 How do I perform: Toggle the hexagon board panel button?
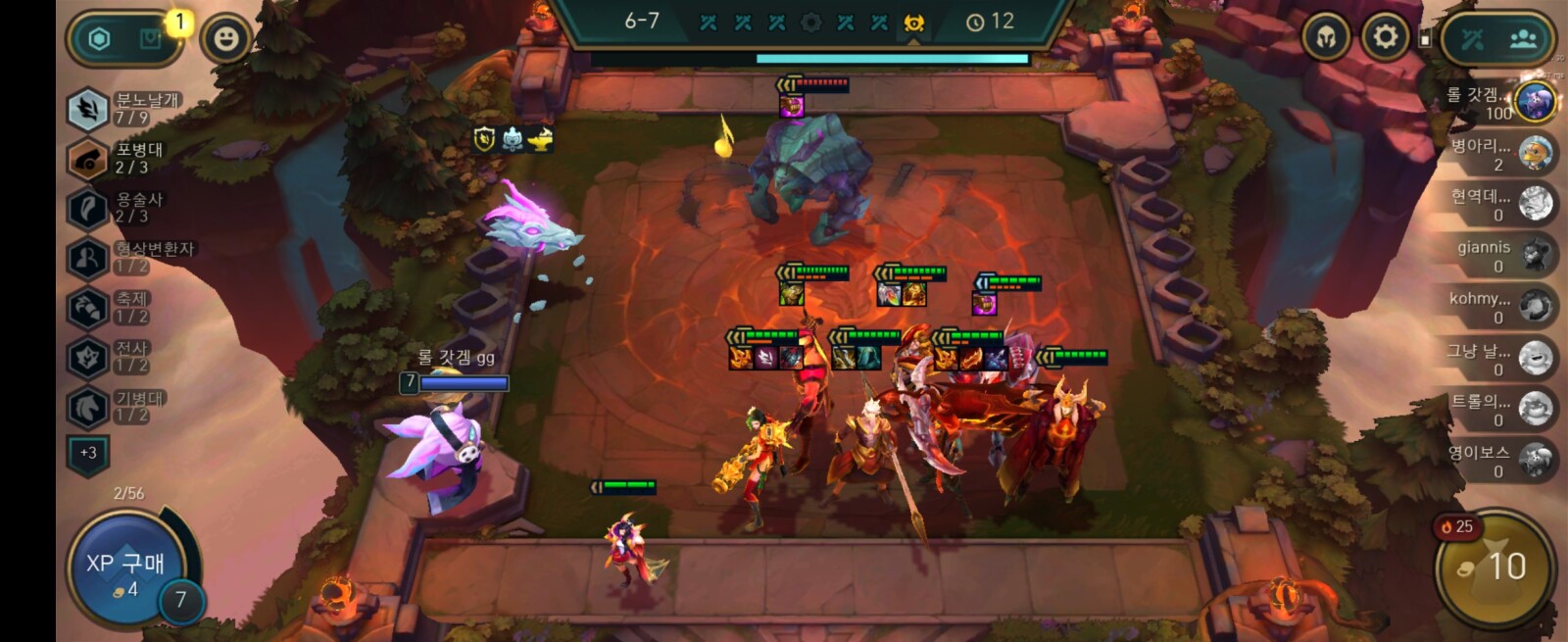(100, 39)
